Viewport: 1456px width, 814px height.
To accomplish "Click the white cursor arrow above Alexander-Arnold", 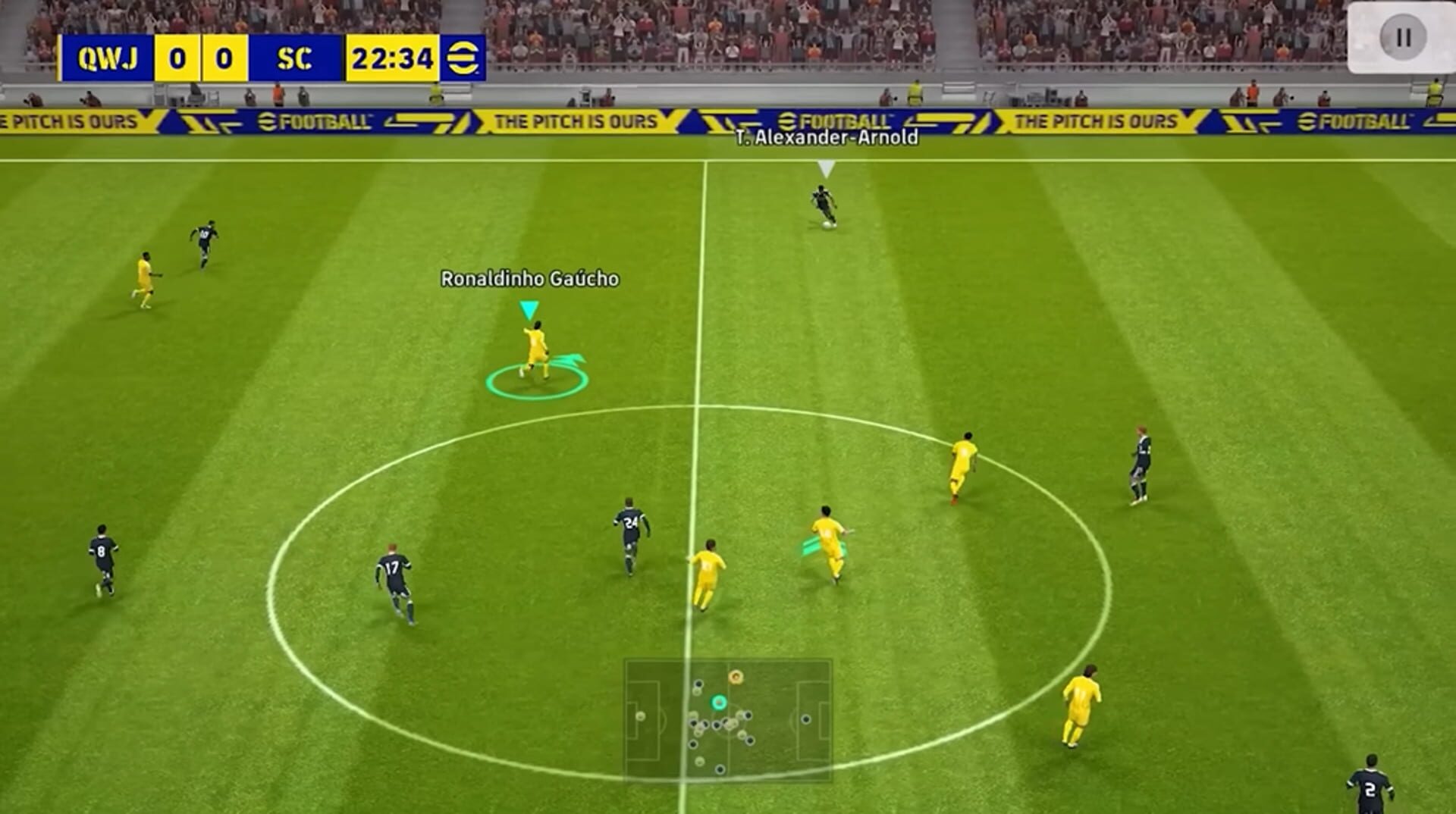I will tap(824, 168).
